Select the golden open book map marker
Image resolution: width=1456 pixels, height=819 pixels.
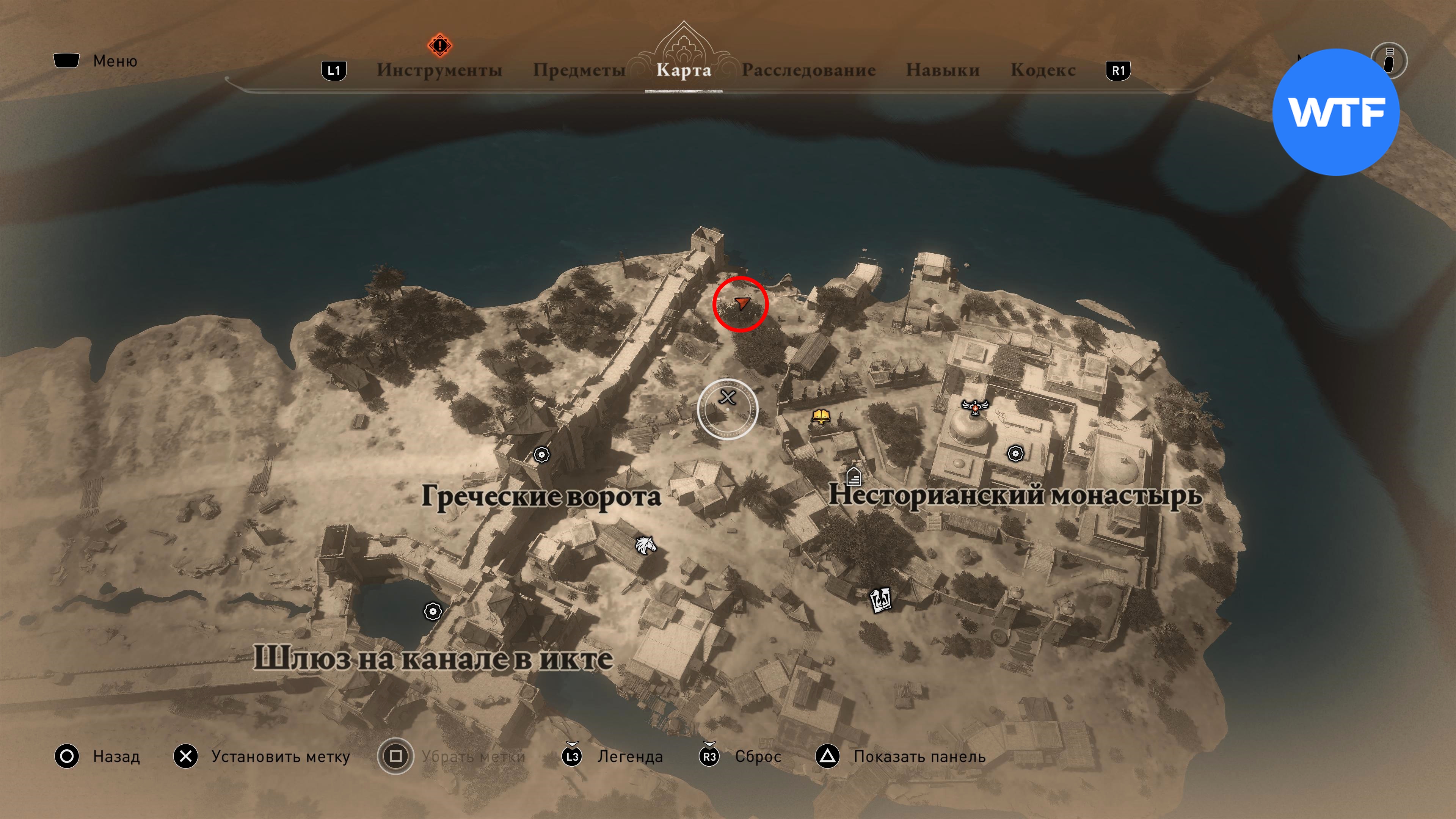821,417
